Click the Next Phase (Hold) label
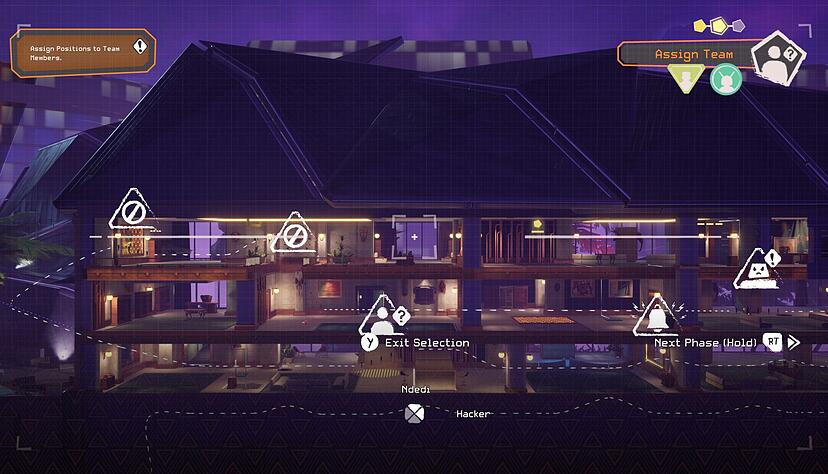This screenshot has height=474, width=828. (705, 342)
